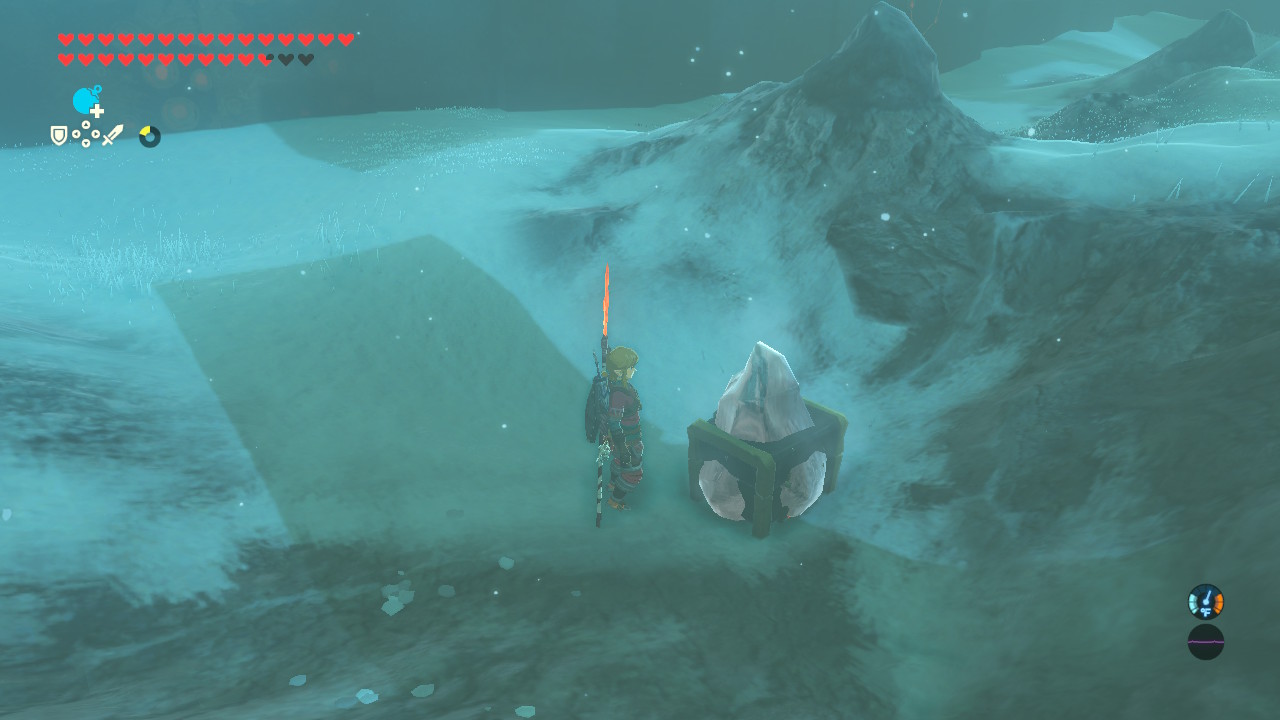Click the last heart in the top row

point(346,38)
